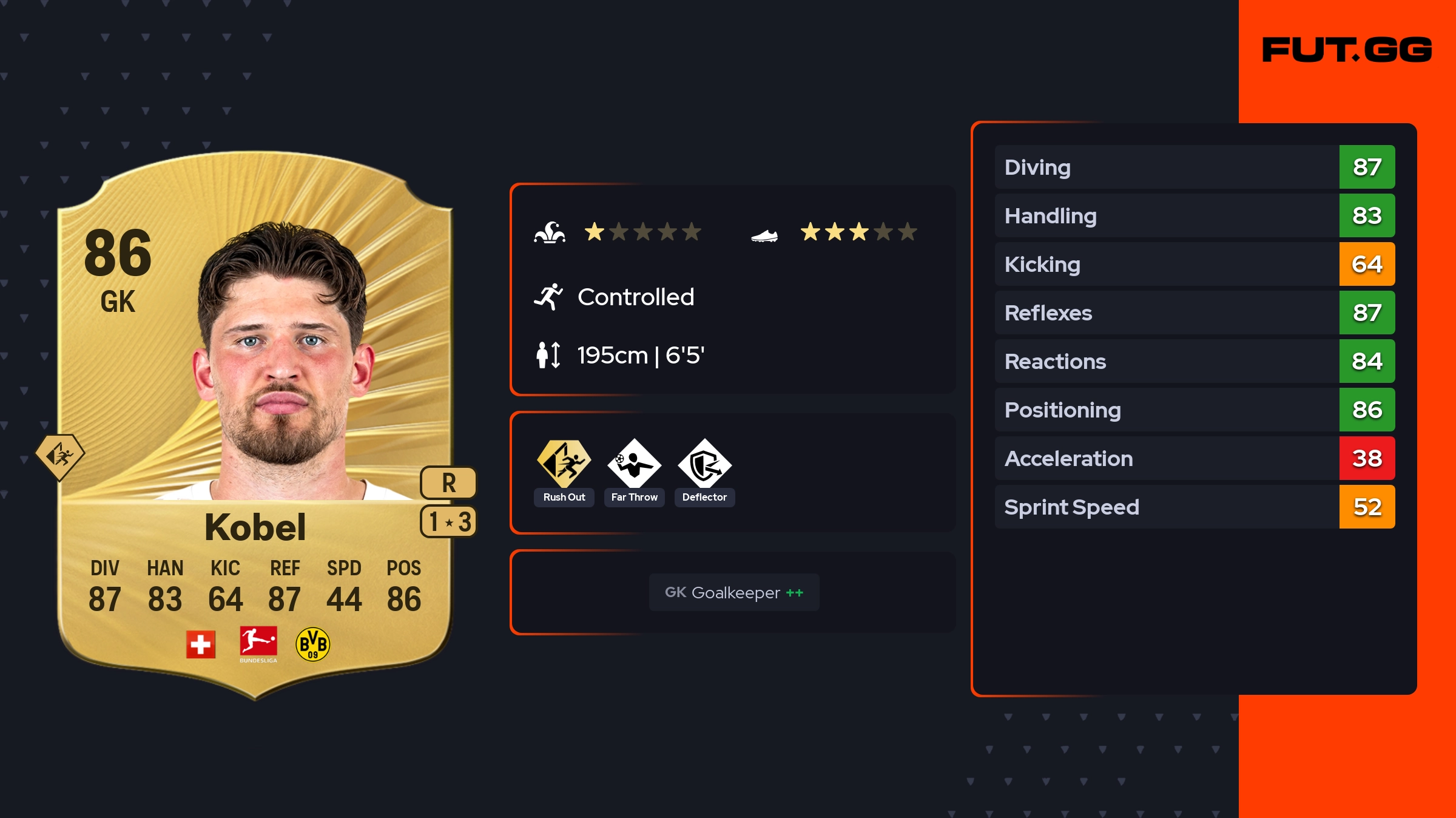Screen dimensions: 1456x818
Task: Click the Switzerland flag on the card
Action: click(201, 644)
